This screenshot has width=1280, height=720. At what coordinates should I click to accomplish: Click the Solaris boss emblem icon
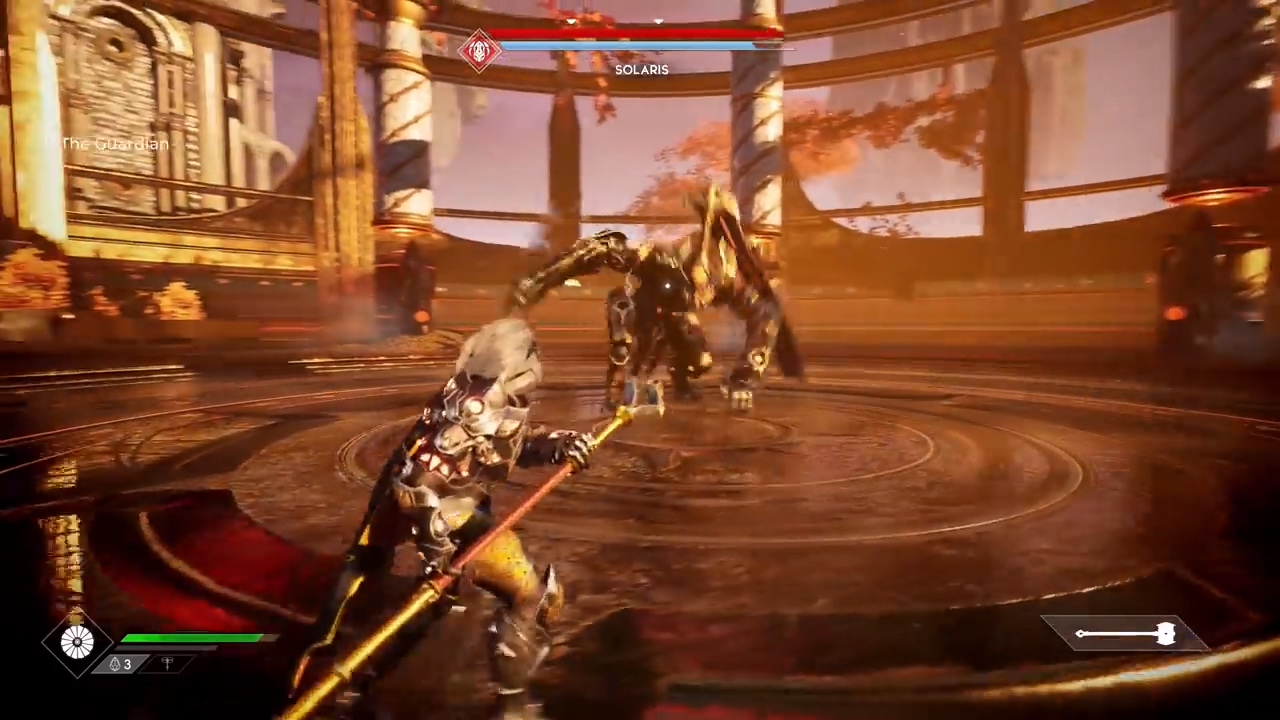[479, 49]
